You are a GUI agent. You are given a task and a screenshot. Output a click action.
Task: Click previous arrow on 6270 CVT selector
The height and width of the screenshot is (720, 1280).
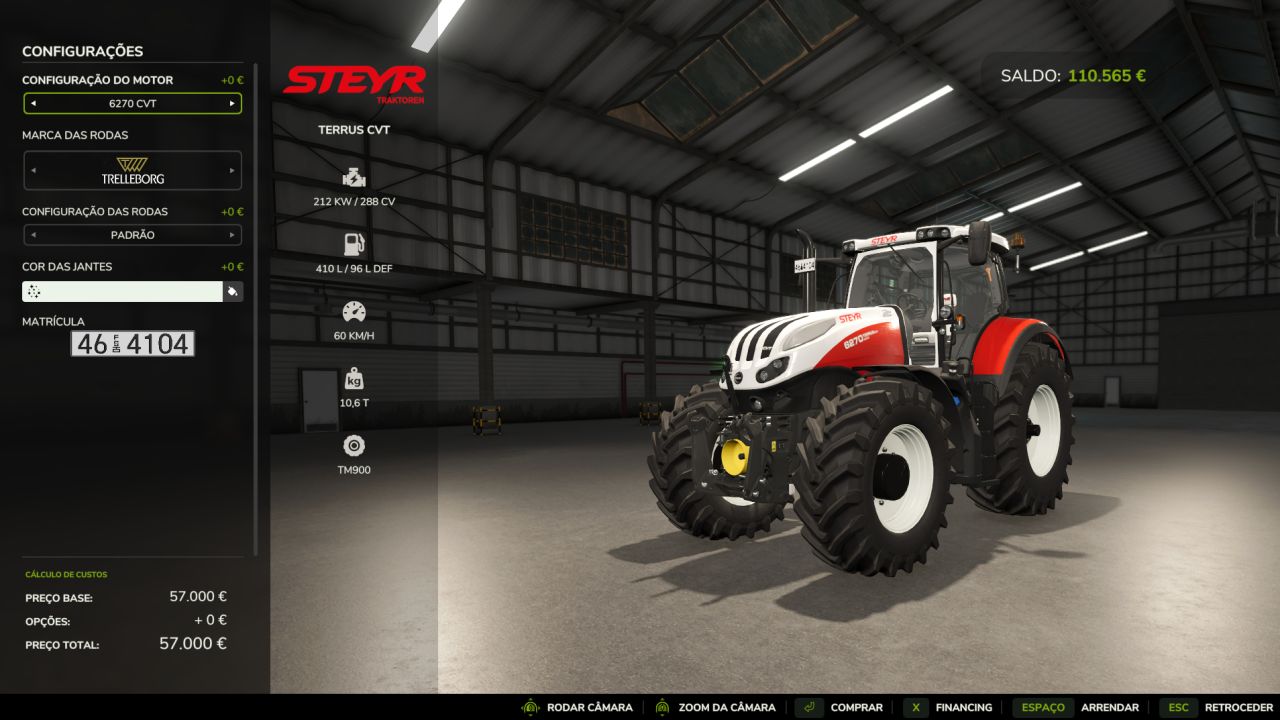click(x=33, y=103)
